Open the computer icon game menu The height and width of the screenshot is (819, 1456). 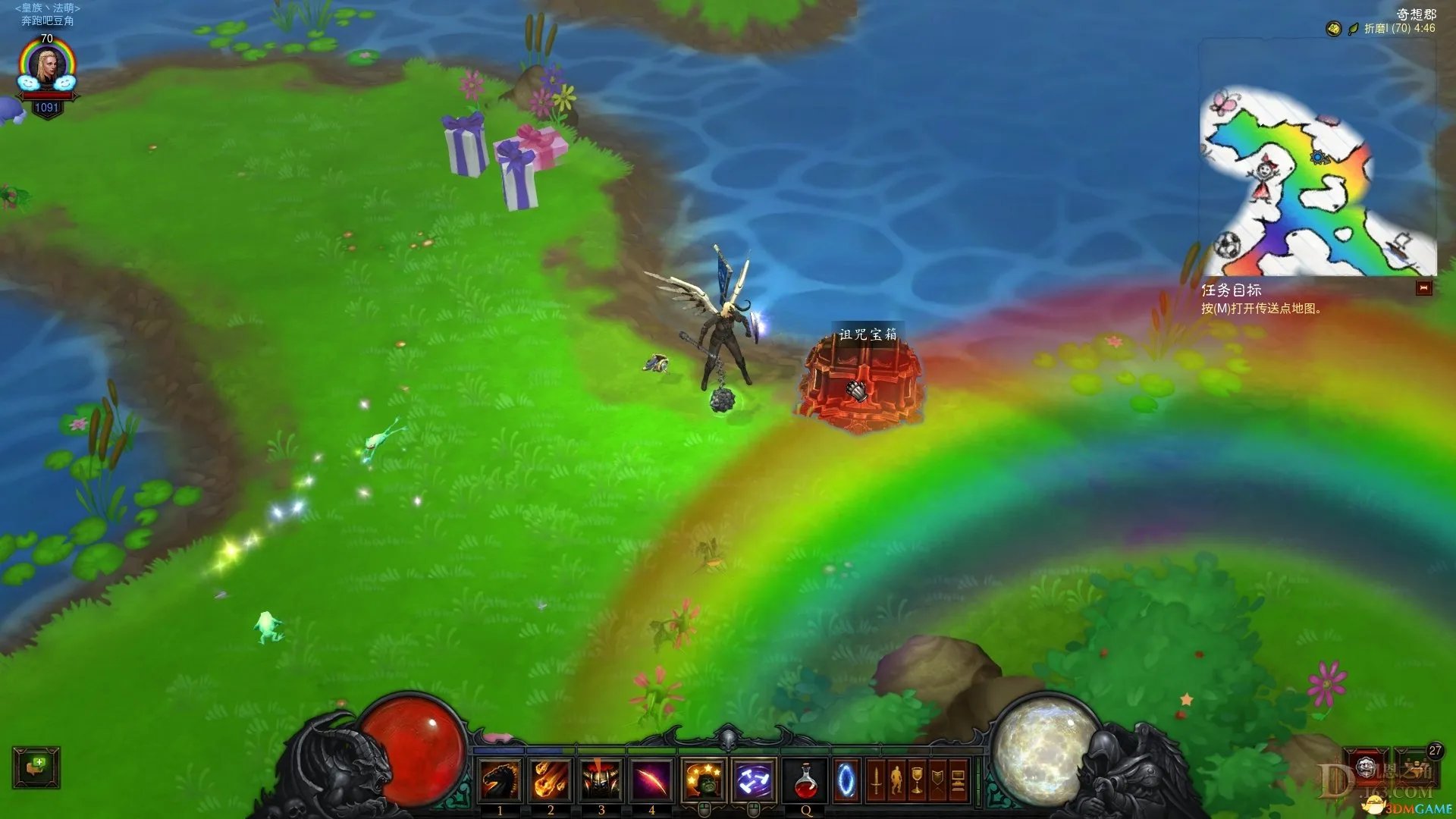click(958, 781)
